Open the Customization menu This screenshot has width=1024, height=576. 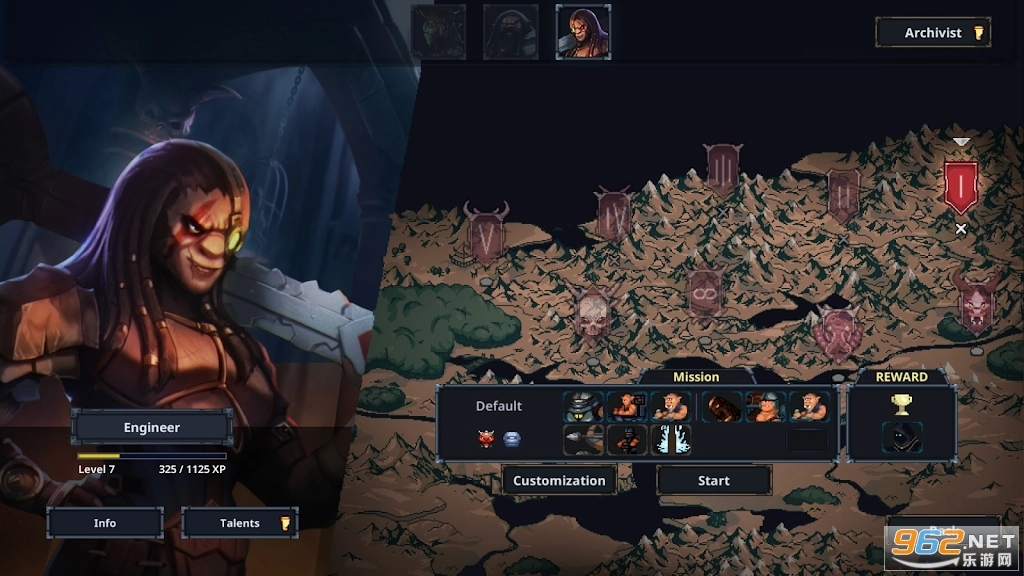pyautogui.click(x=559, y=480)
